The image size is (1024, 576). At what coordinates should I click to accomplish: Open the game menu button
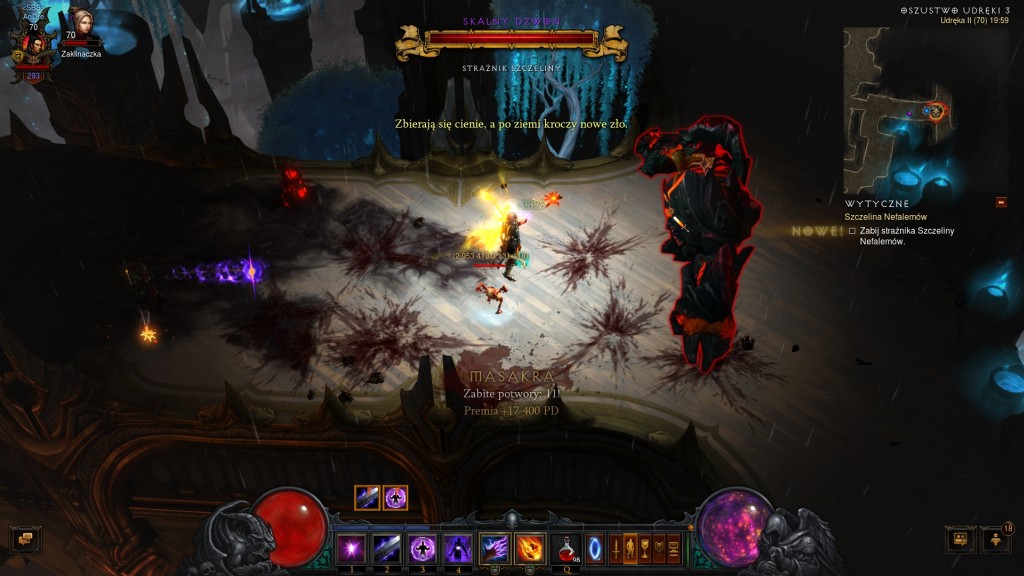[x=674, y=548]
